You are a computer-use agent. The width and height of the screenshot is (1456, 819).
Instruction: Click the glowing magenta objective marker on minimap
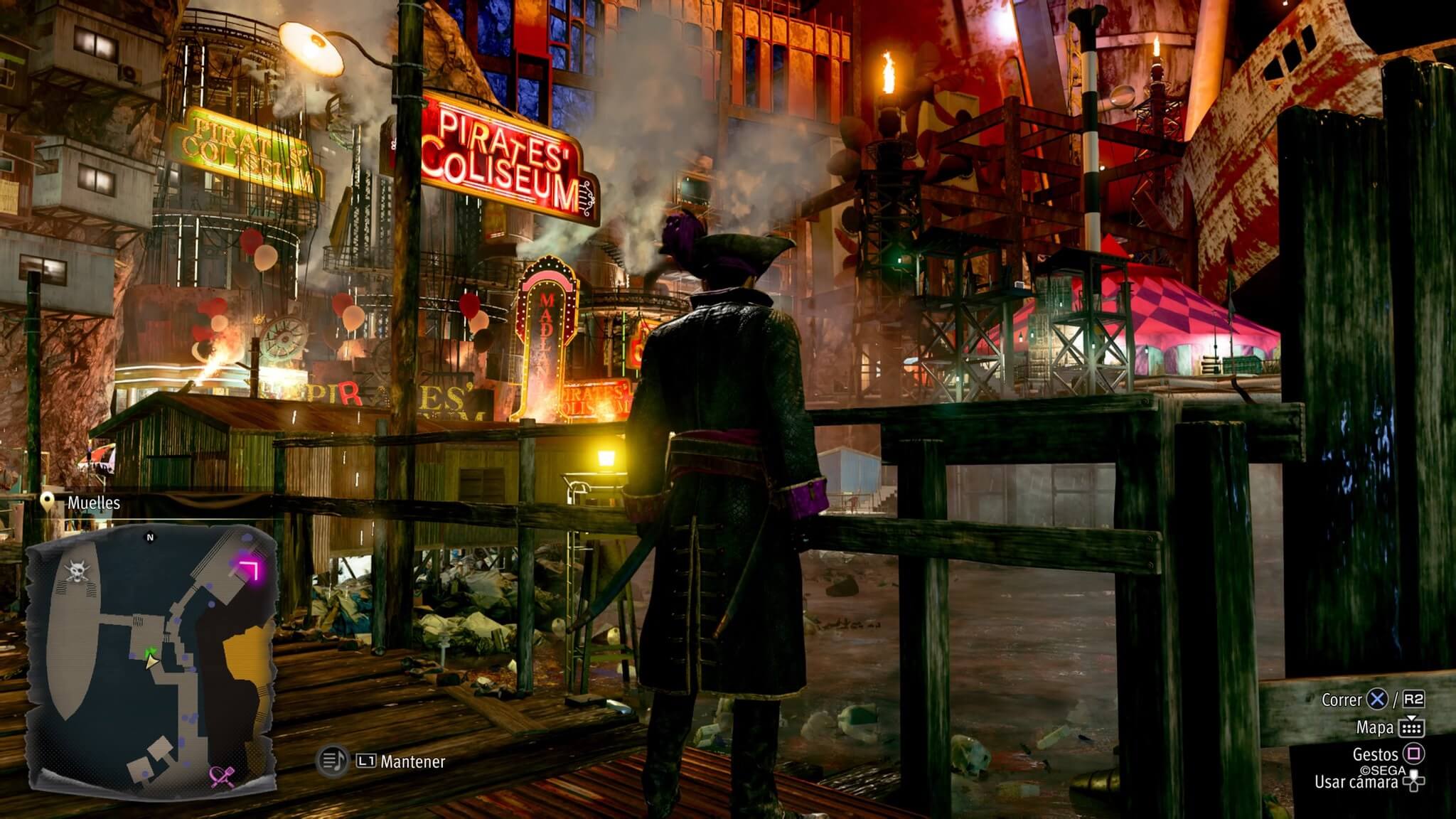click(248, 568)
